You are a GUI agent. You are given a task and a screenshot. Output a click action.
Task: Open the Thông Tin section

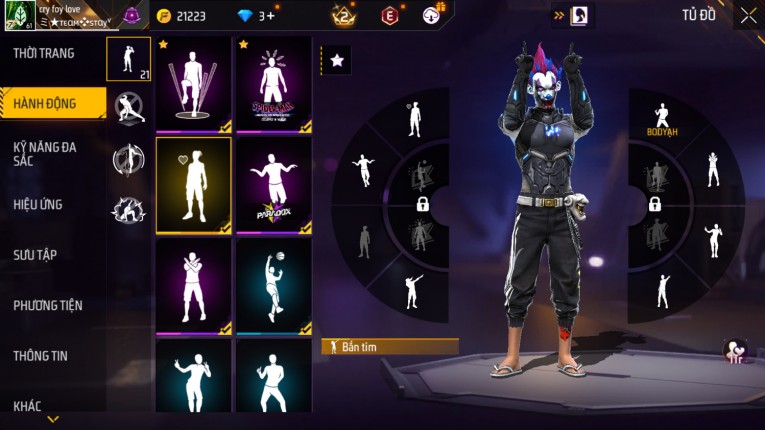point(40,355)
